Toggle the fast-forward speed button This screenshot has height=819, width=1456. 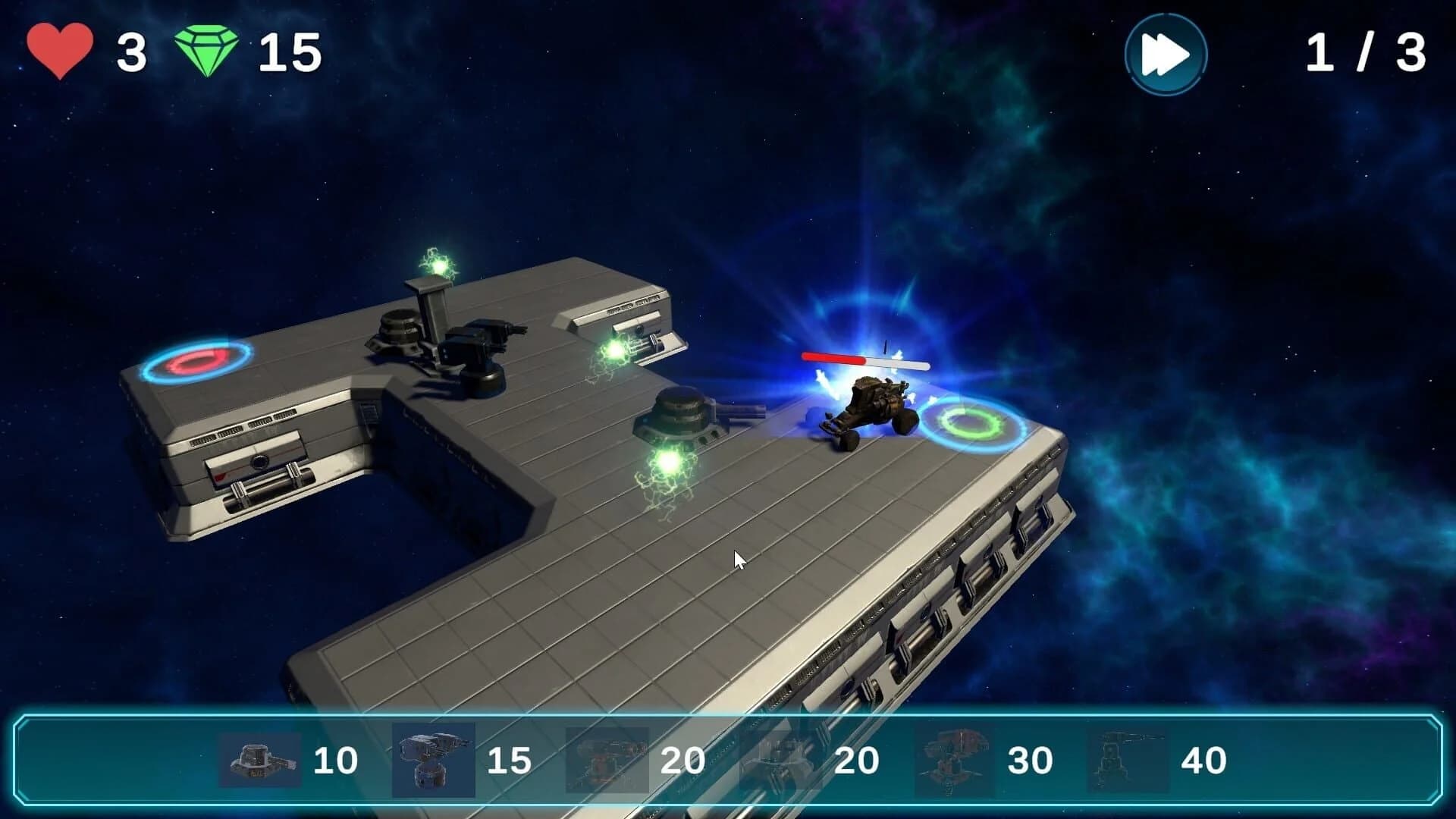pos(1166,55)
